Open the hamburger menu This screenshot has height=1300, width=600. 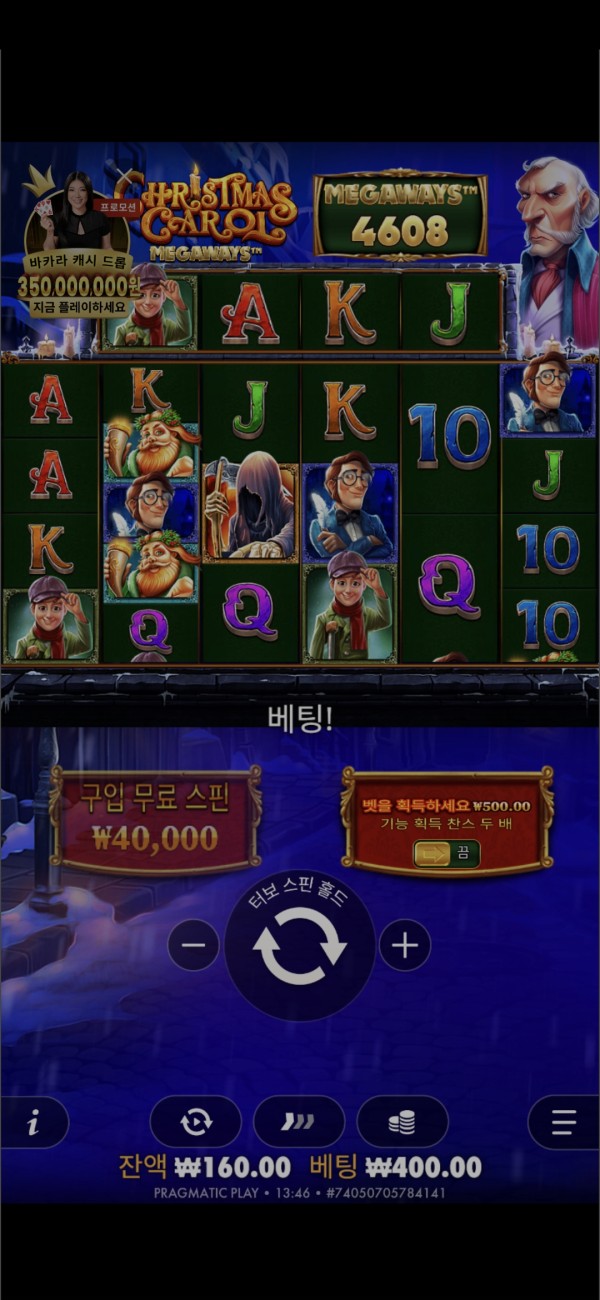click(x=563, y=1123)
